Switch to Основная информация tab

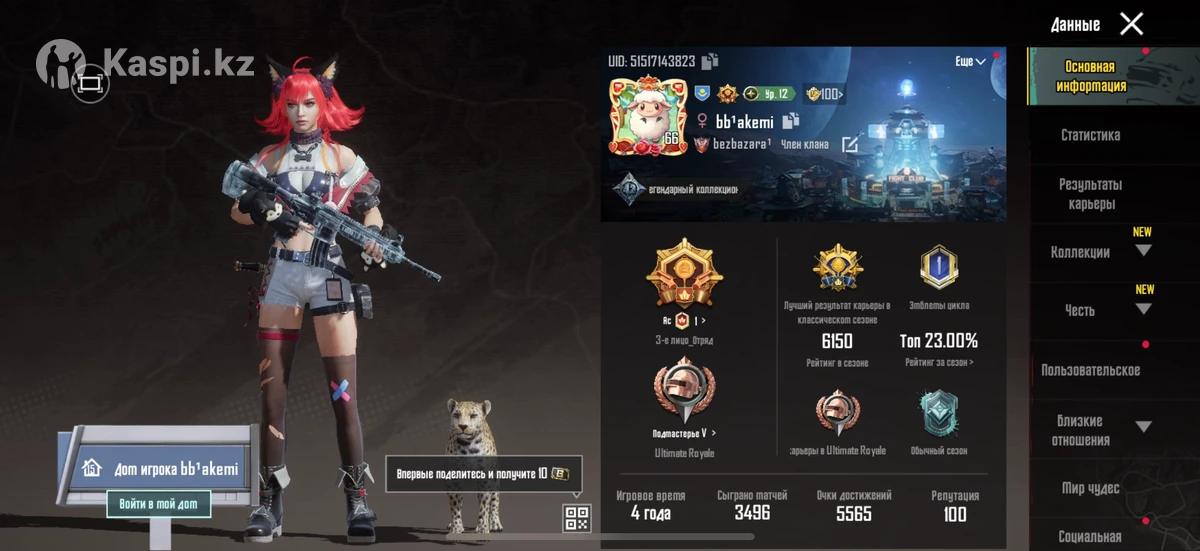pyautogui.click(x=1090, y=76)
